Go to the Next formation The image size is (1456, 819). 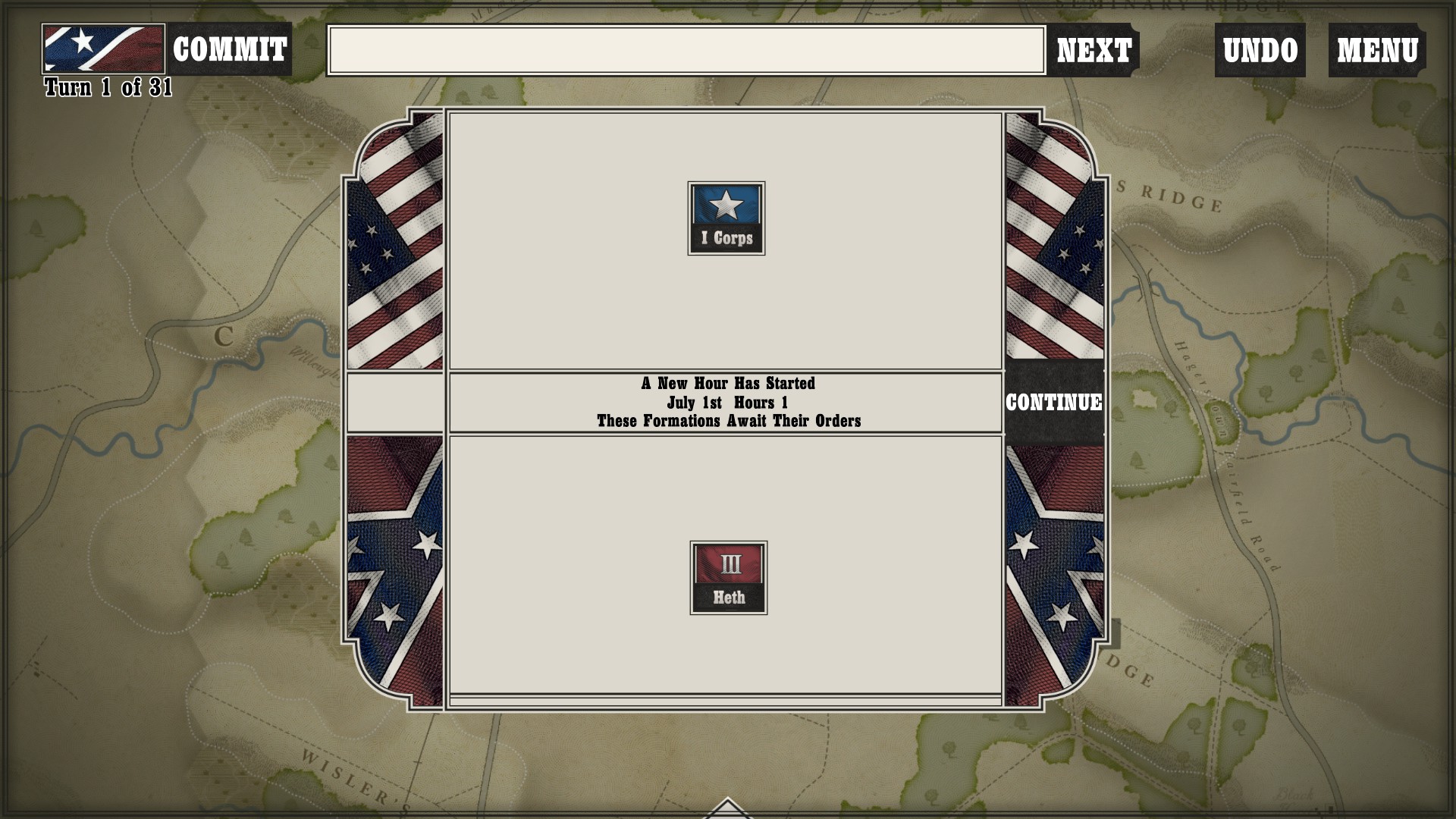click(1094, 51)
